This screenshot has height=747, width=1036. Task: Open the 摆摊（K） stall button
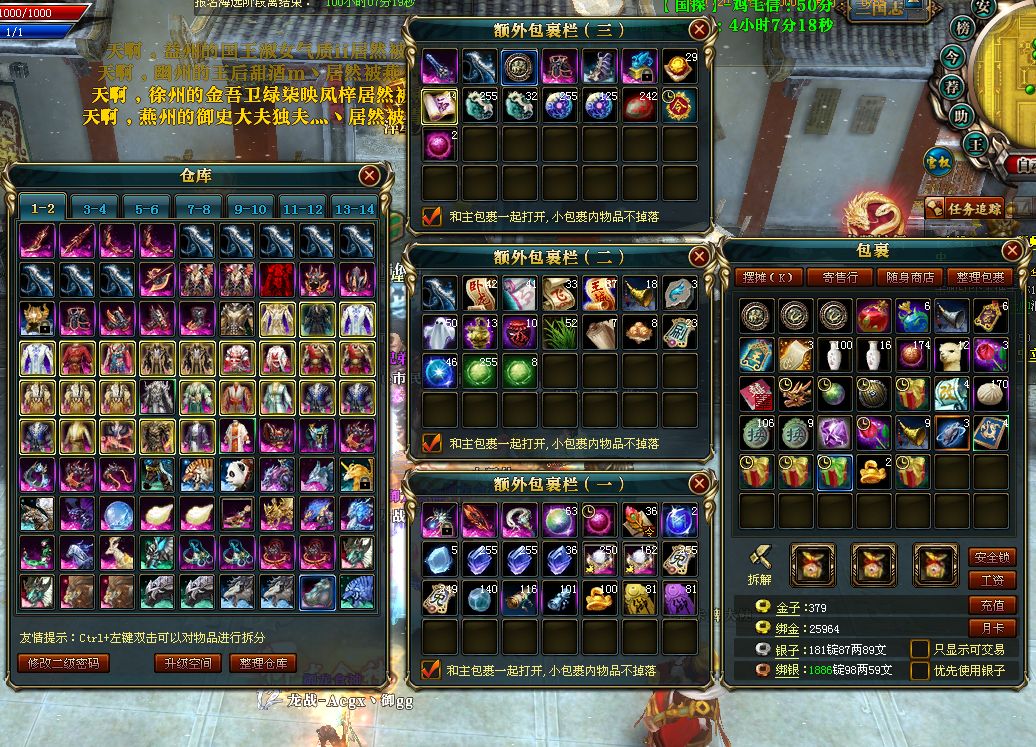tap(770, 277)
